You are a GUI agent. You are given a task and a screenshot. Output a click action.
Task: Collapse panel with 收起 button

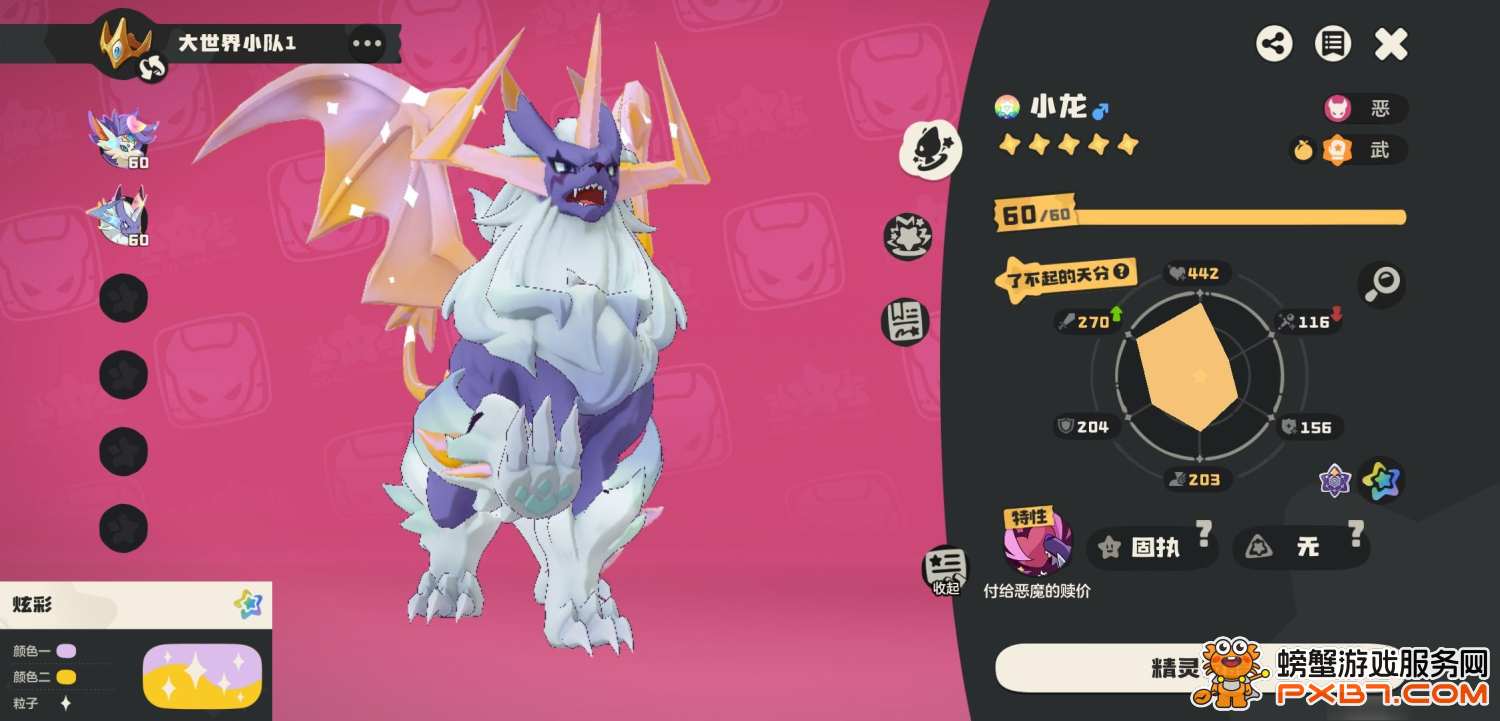[x=945, y=570]
